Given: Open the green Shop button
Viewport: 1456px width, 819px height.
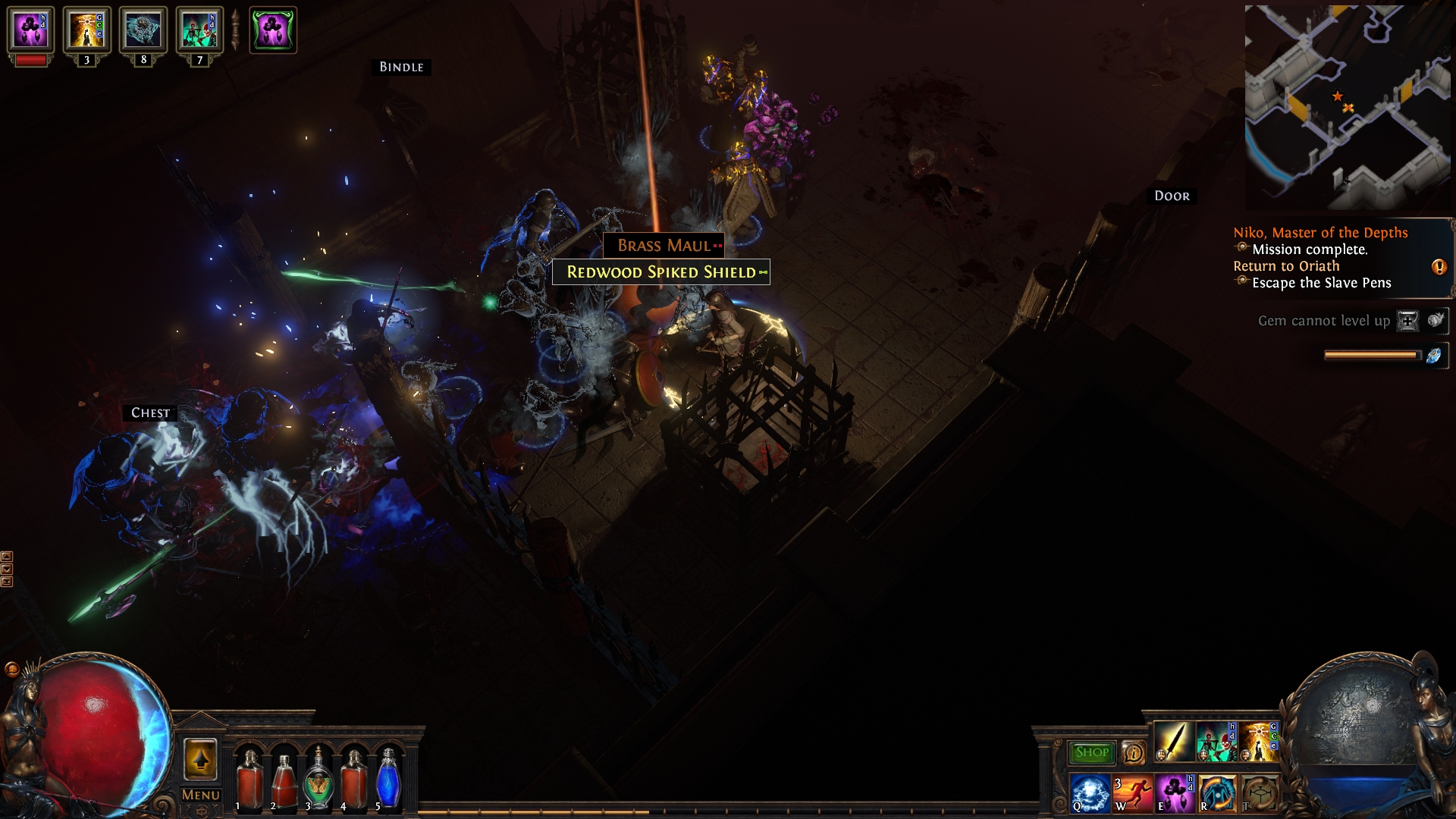Looking at the screenshot, I should pos(1091,752).
